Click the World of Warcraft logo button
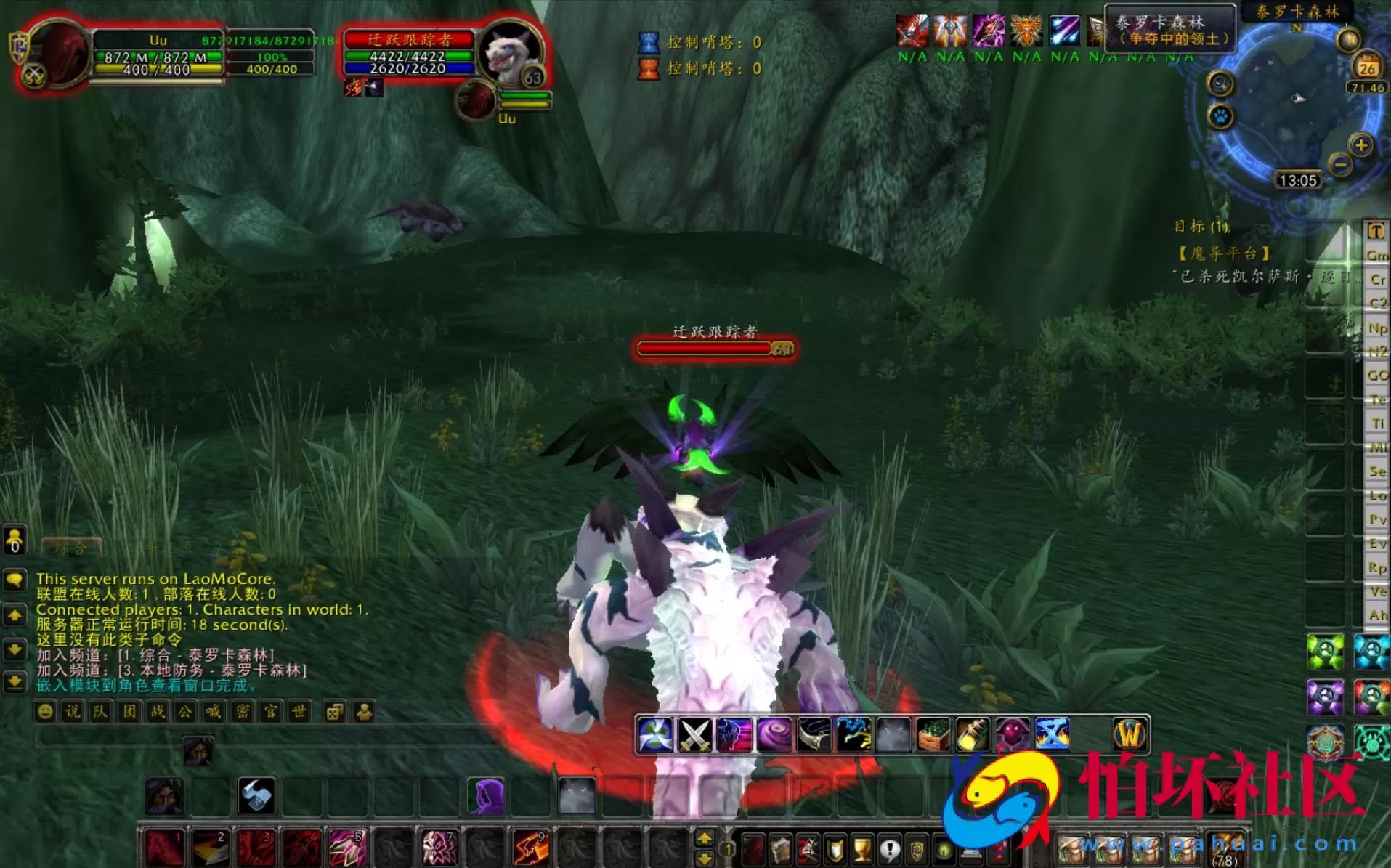1391x868 pixels. pos(1132,735)
